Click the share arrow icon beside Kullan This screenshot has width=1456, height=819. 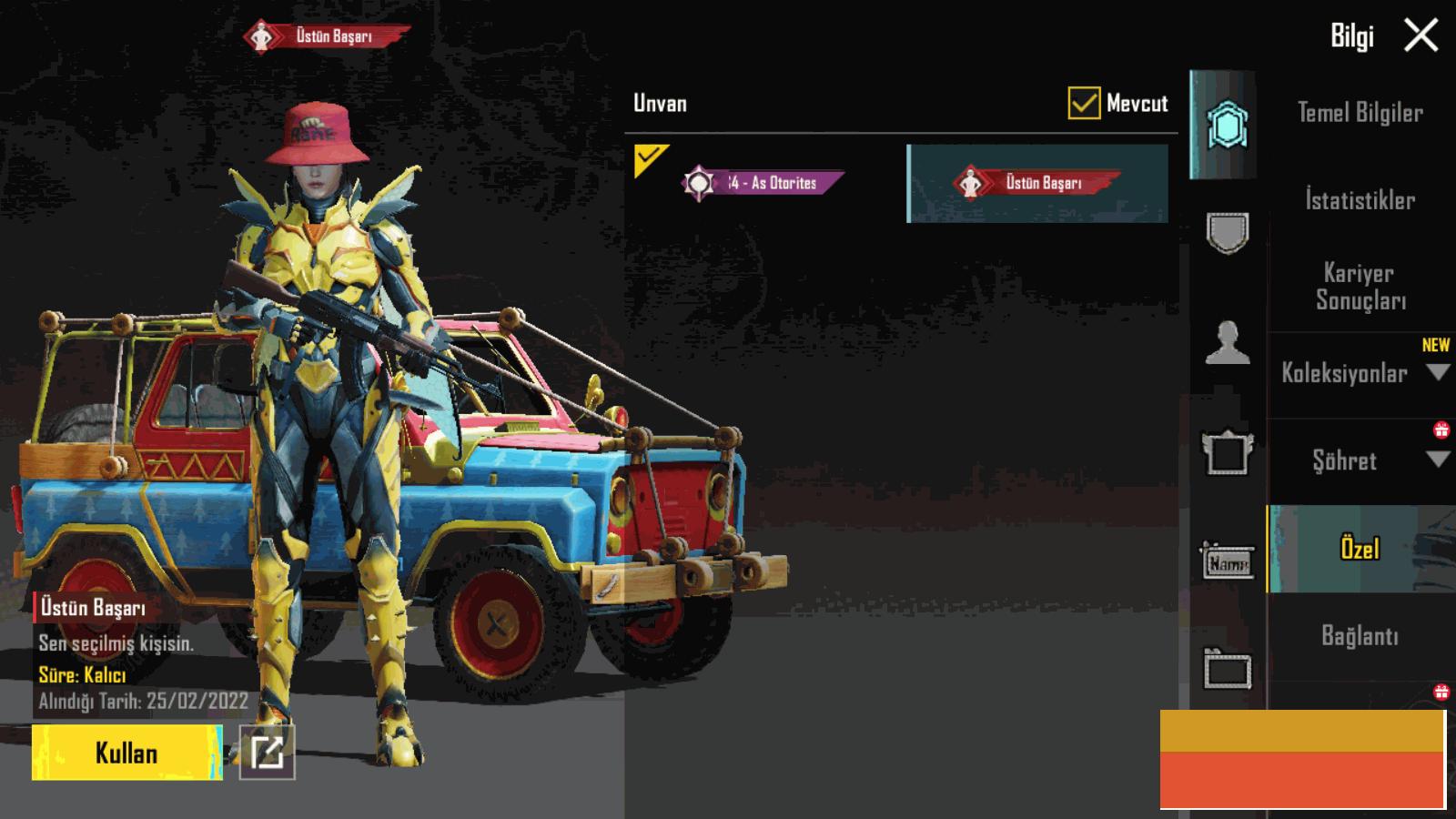(x=267, y=753)
